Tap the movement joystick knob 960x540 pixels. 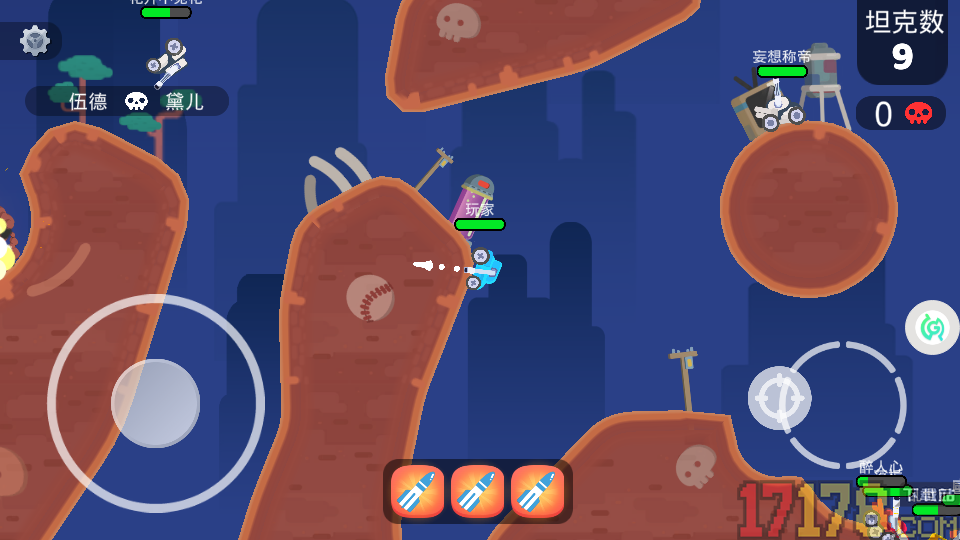[x=155, y=403]
